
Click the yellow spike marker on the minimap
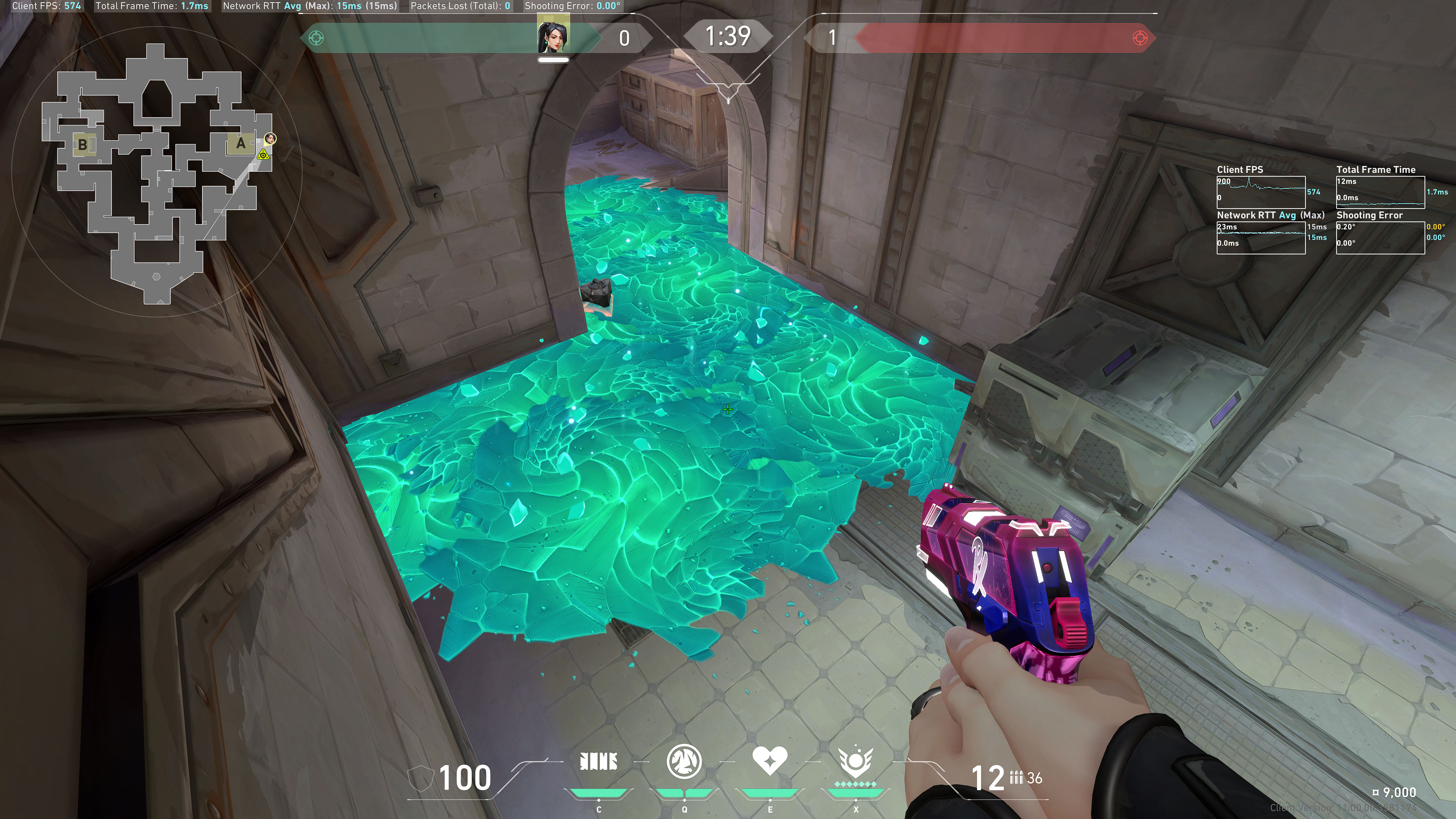(x=263, y=154)
